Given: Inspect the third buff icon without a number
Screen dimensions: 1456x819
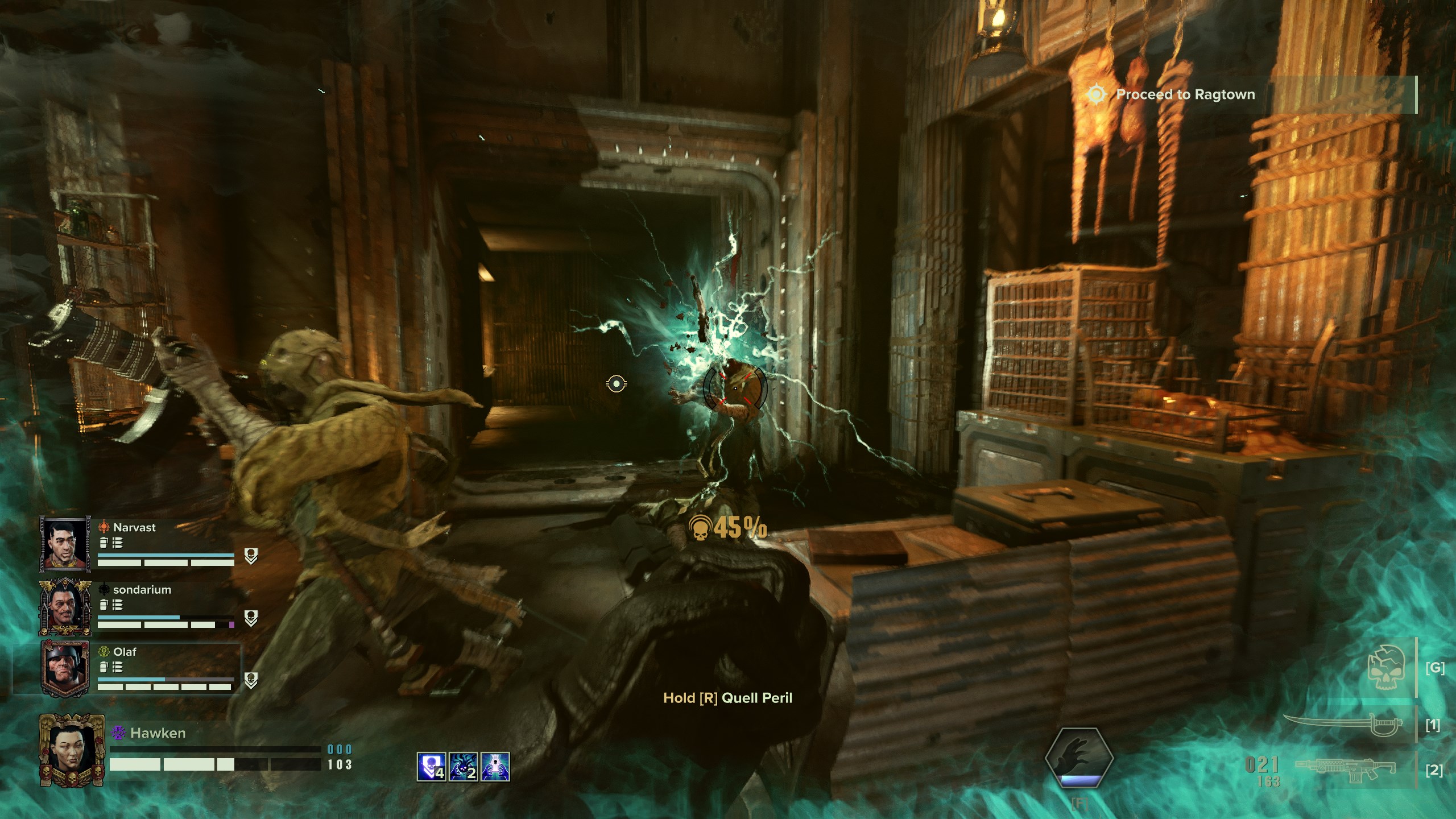Looking at the screenshot, I should point(495,766).
